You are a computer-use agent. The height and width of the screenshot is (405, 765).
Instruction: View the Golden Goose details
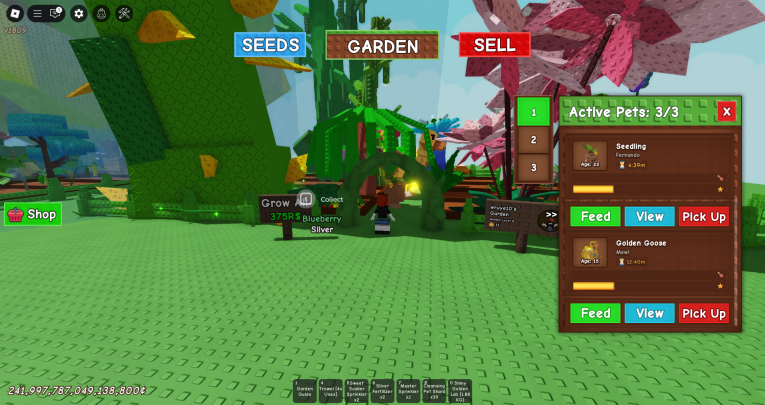coord(649,313)
